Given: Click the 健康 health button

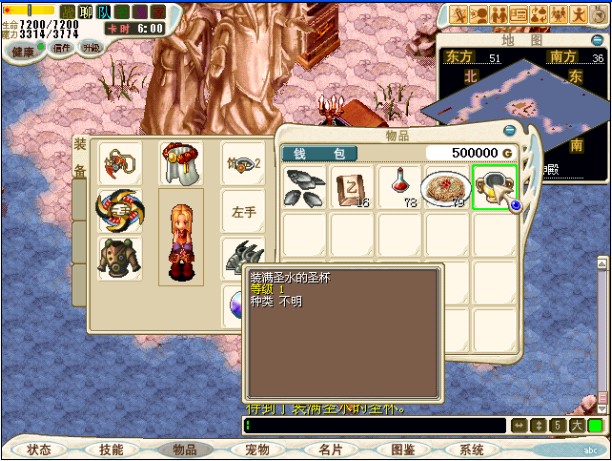Looking at the screenshot, I should 21,48.
